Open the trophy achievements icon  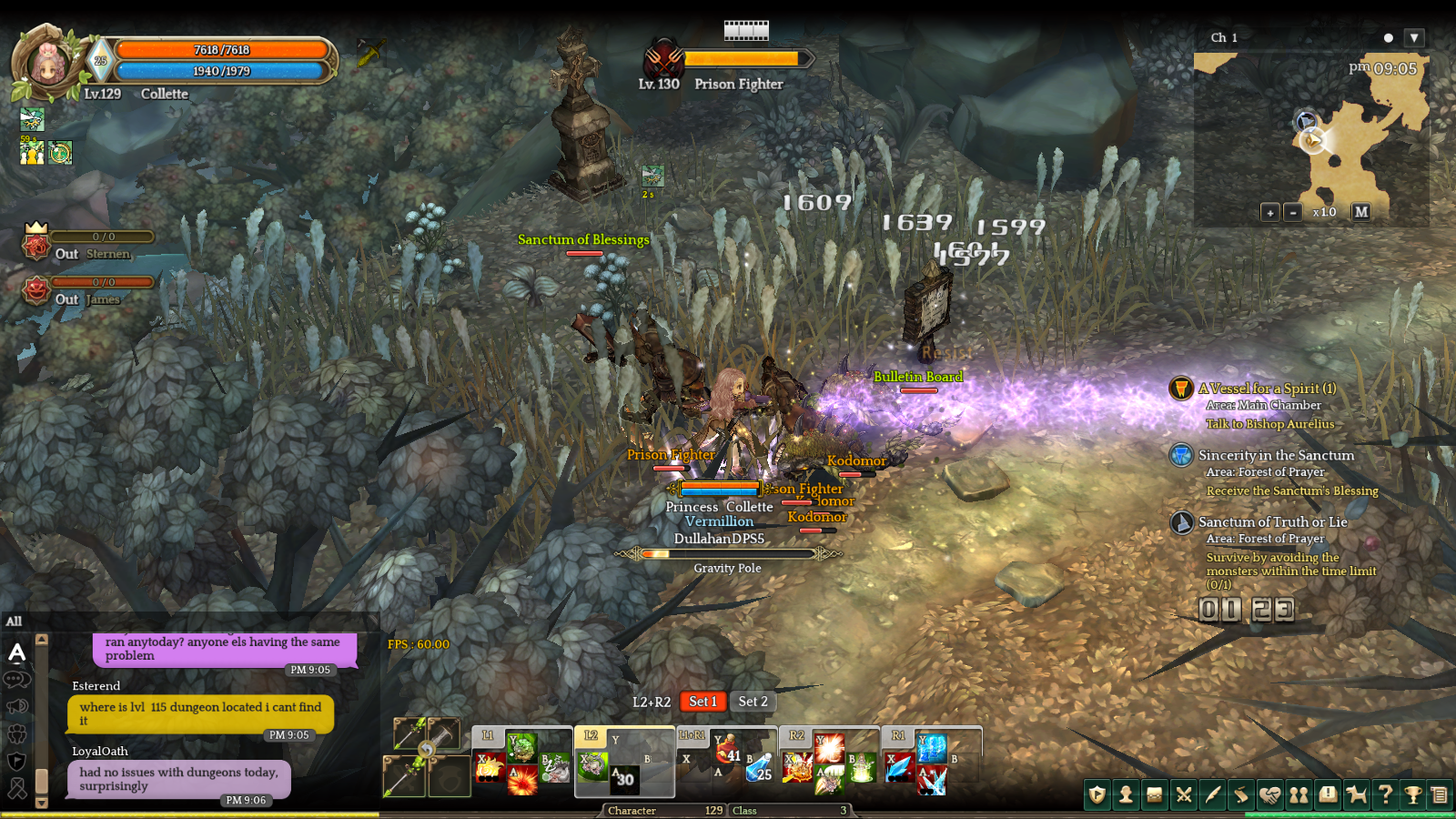click(x=1413, y=795)
